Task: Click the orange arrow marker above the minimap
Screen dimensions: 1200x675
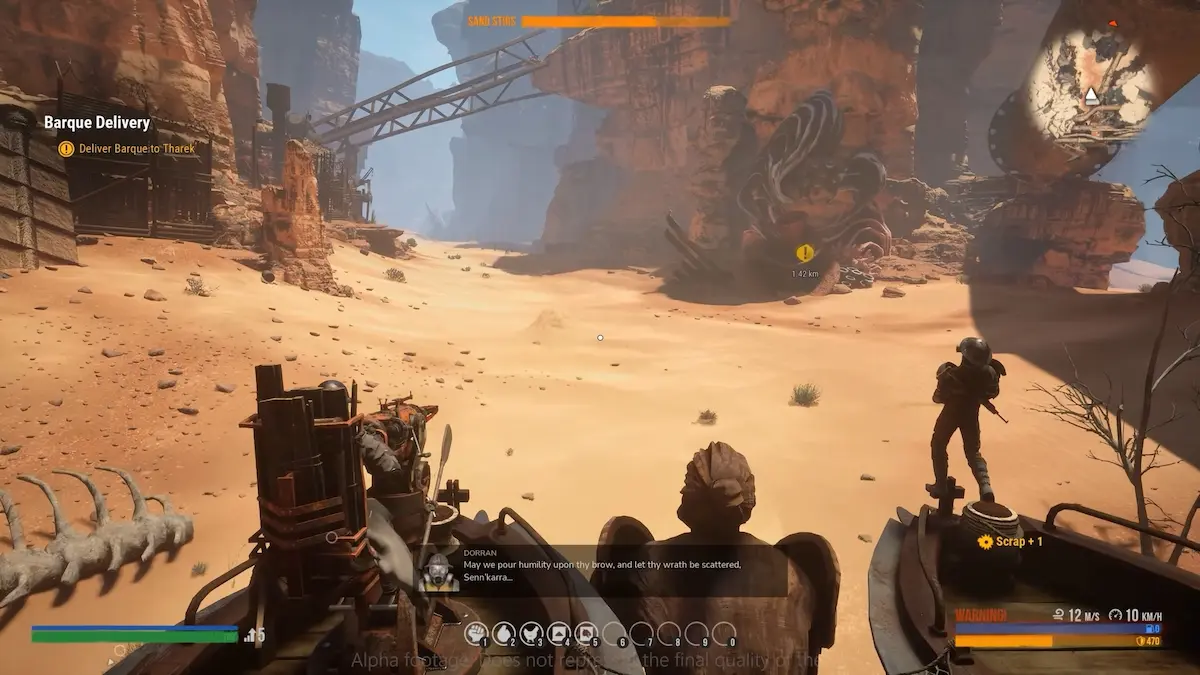Action: pyautogui.click(x=1113, y=22)
